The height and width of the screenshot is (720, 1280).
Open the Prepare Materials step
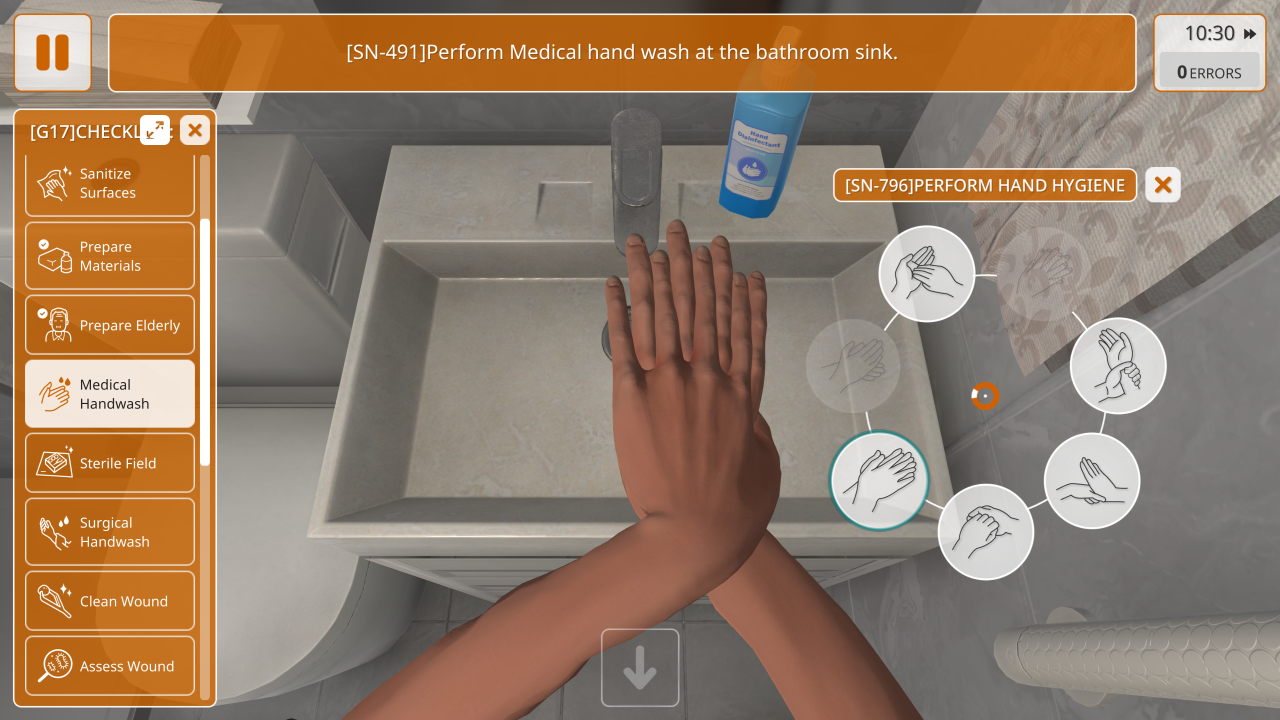point(110,256)
